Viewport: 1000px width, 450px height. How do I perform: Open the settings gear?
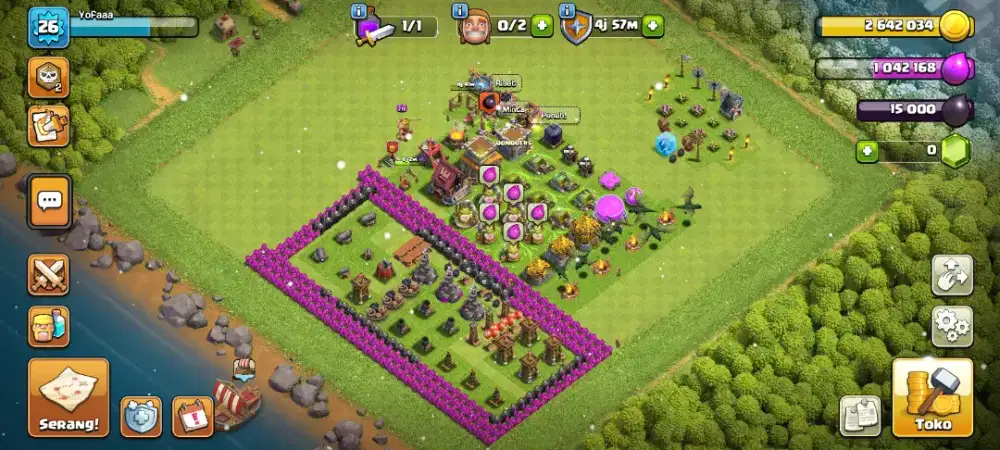tap(952, 326)
